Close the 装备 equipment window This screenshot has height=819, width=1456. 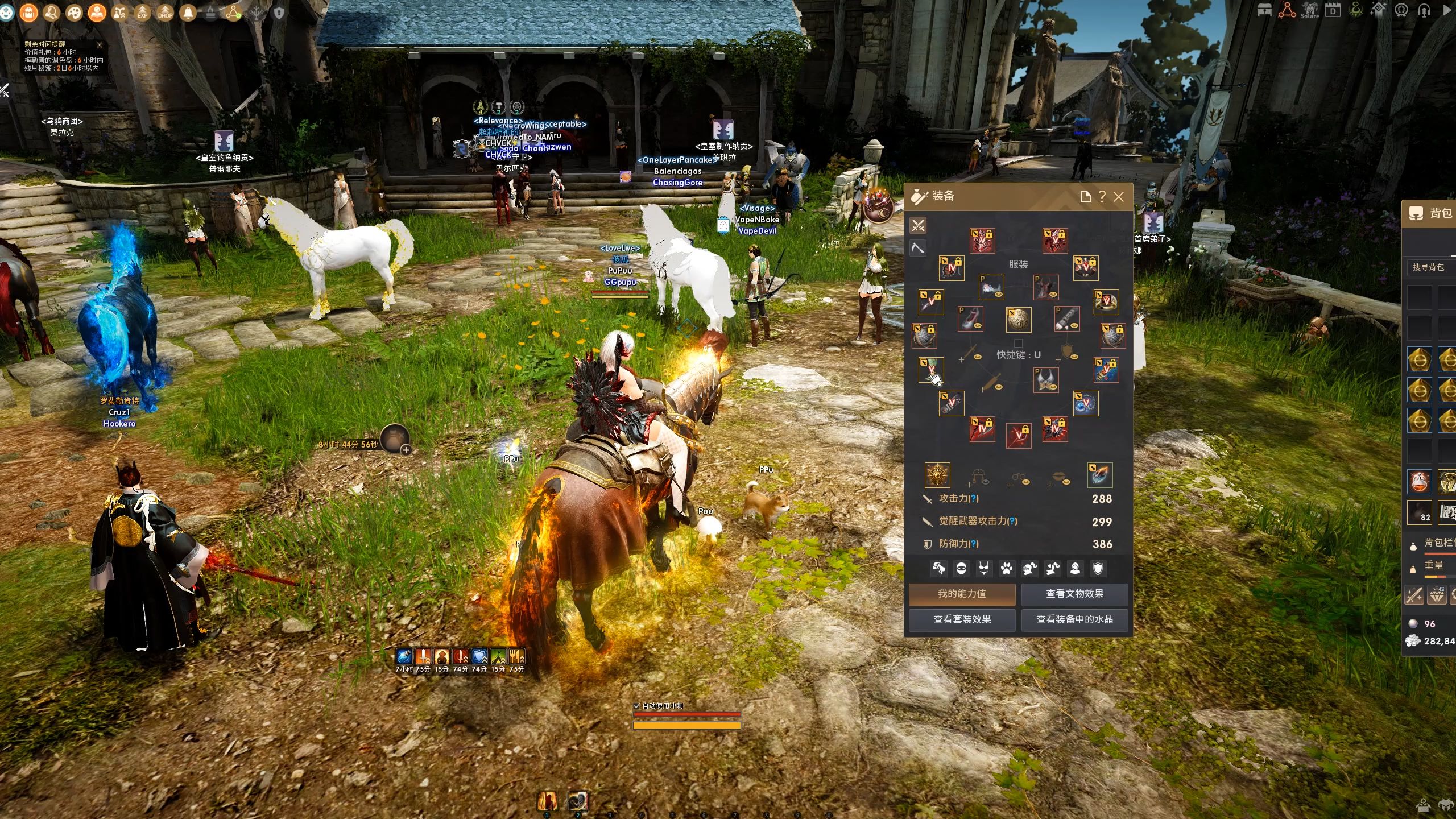[1119, 197]
